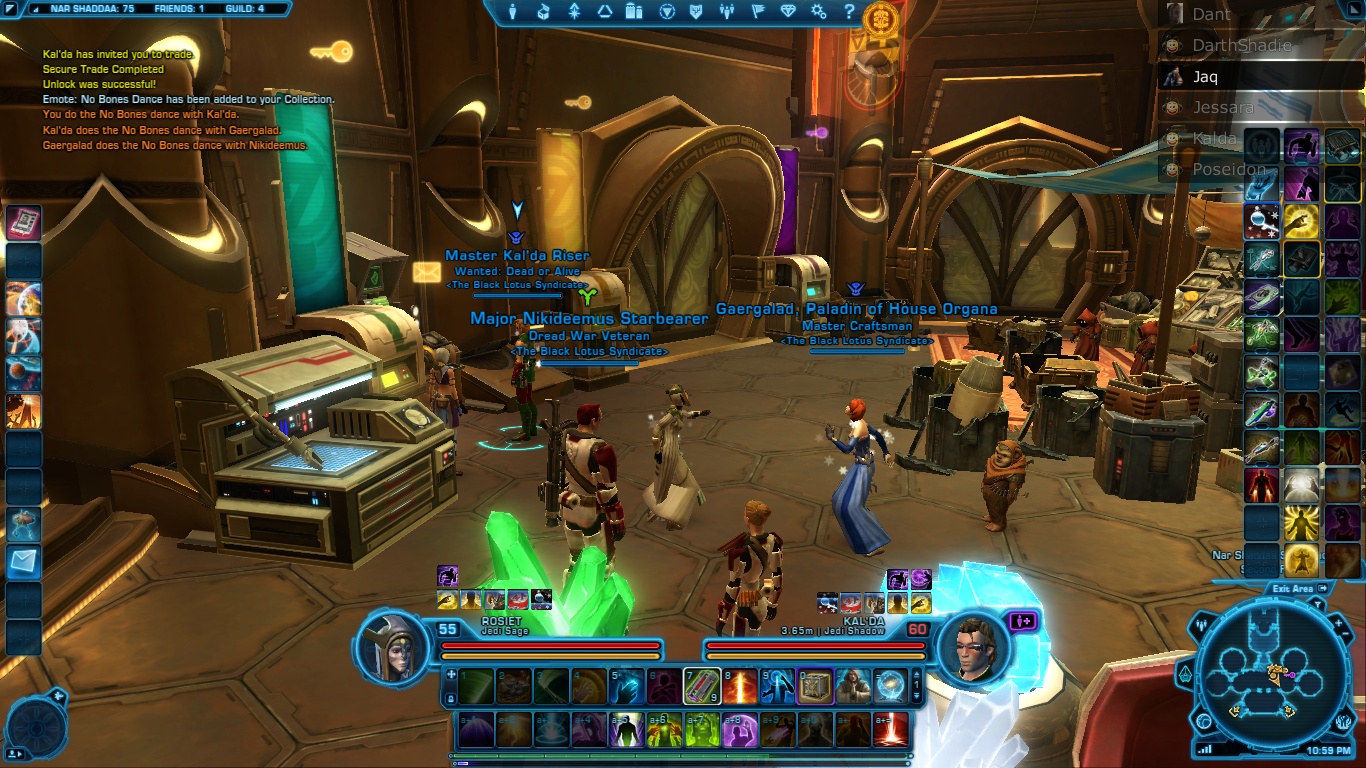Activate the hooded meditation ability on hotbar
Image resolution: width=1366 pixels, height=768 pixels.
point(853,686)
